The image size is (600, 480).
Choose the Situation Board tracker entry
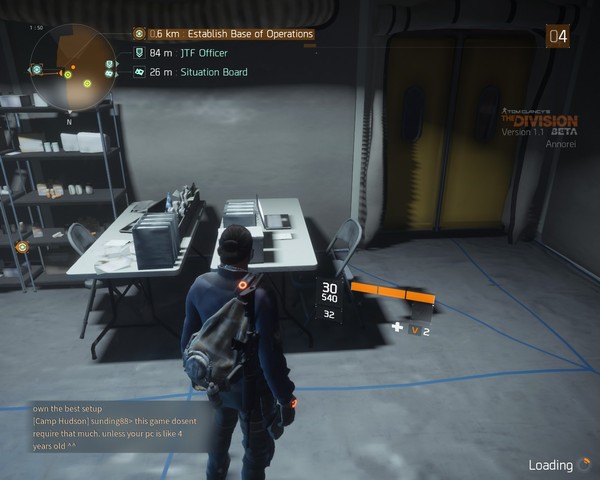coord(213,72)
